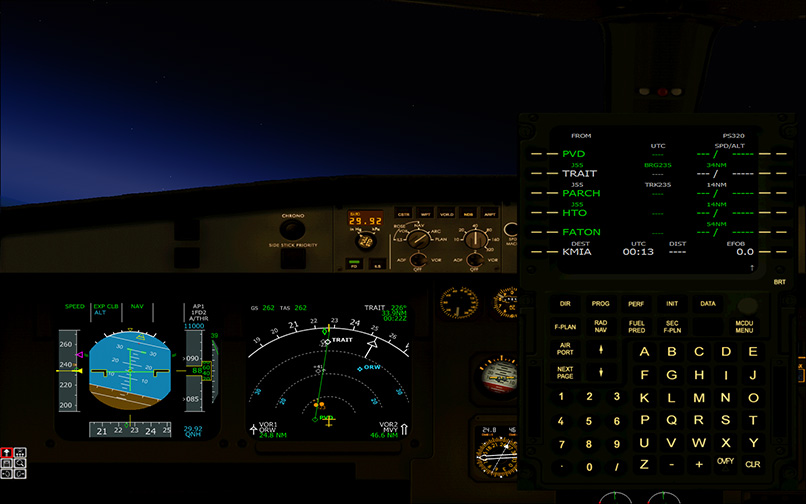
Task: Clear the scratchpad with the CLR key
Action: (x=753, y=465)
